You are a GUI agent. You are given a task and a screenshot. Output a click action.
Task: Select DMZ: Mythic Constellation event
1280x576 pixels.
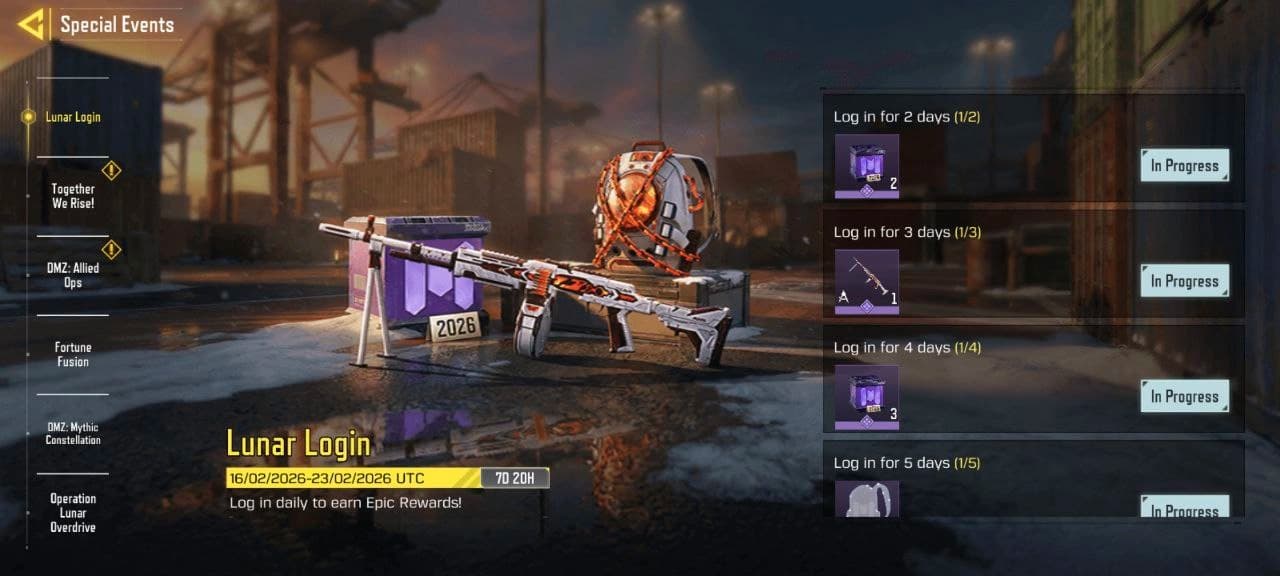pos(73,433)
